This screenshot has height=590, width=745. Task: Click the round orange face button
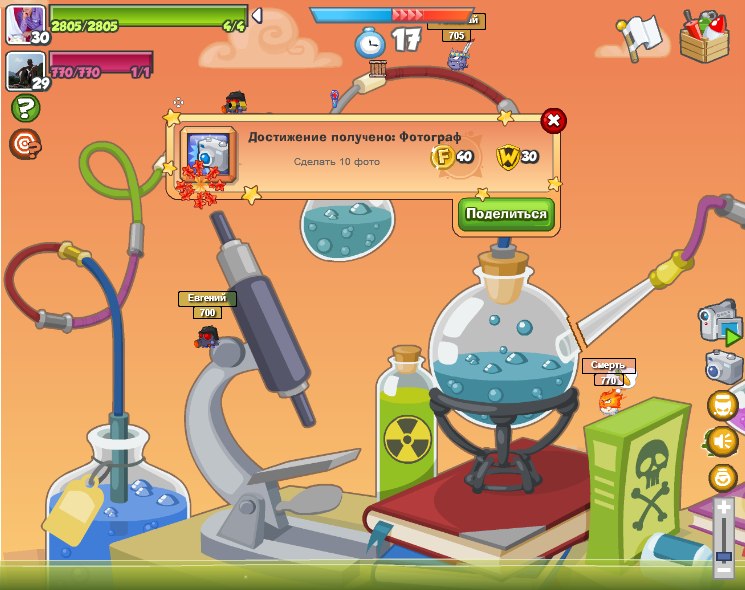[x=722, y=405]
